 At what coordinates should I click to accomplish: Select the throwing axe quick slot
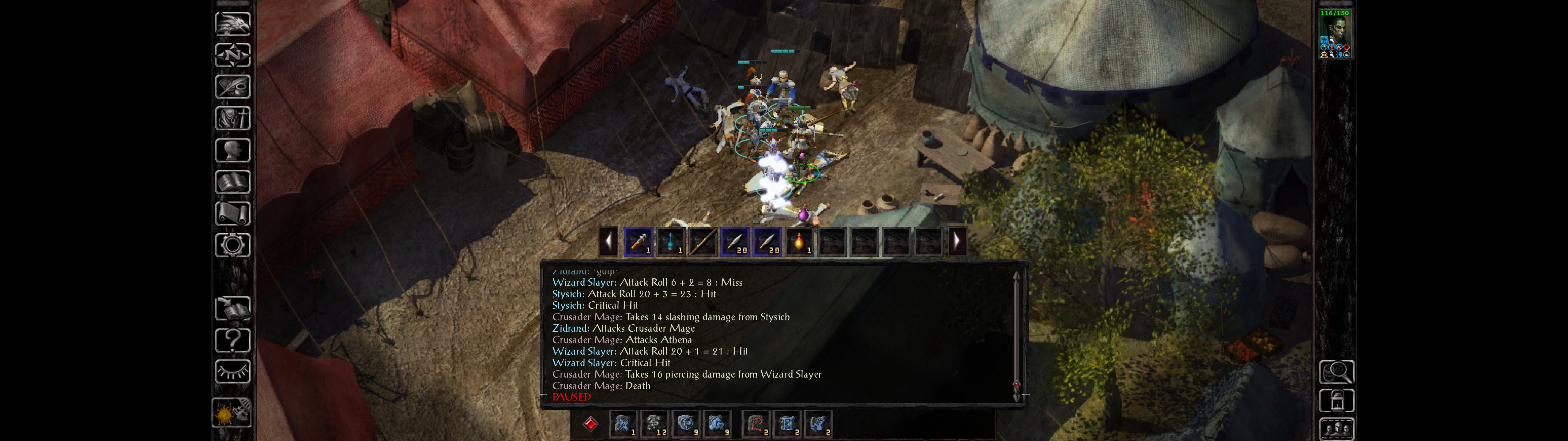[x=638, y=242]
